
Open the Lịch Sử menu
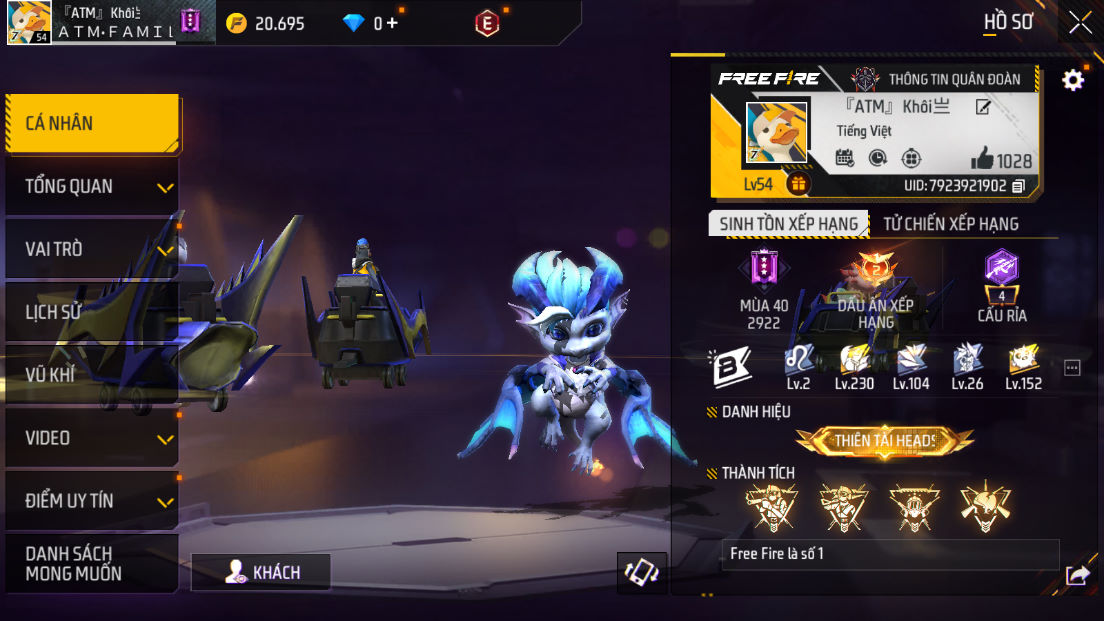pos(92,312)
